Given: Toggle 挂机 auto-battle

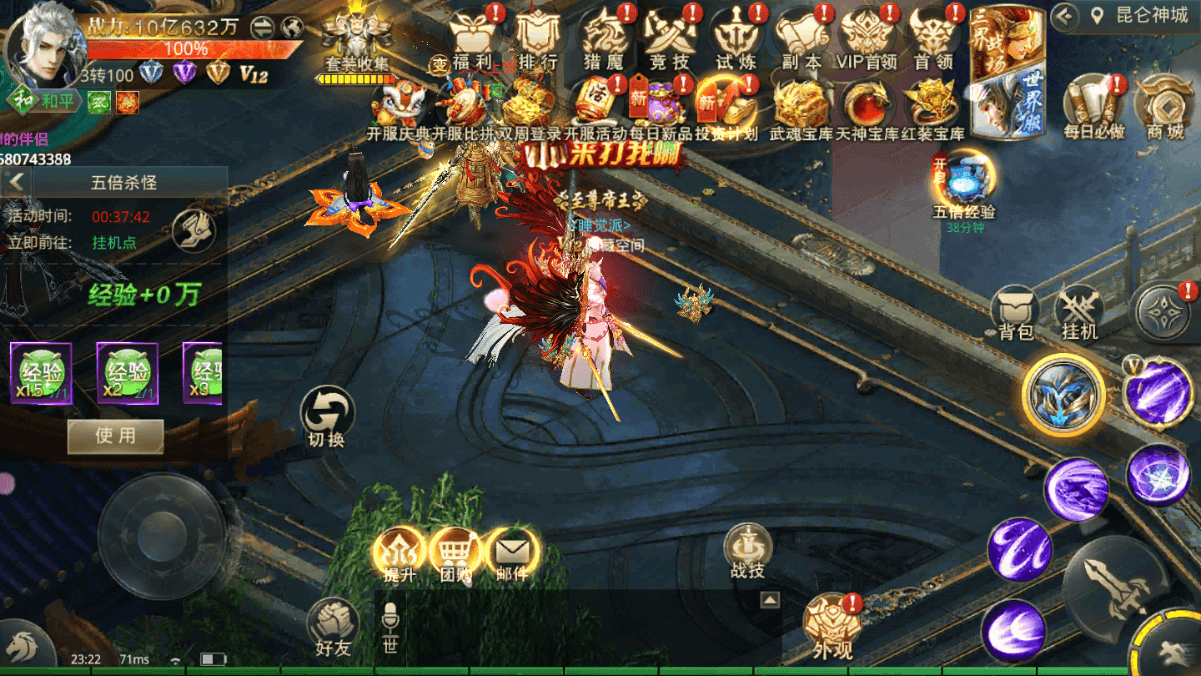Looking at the screenshot, I should point(1079,312).
